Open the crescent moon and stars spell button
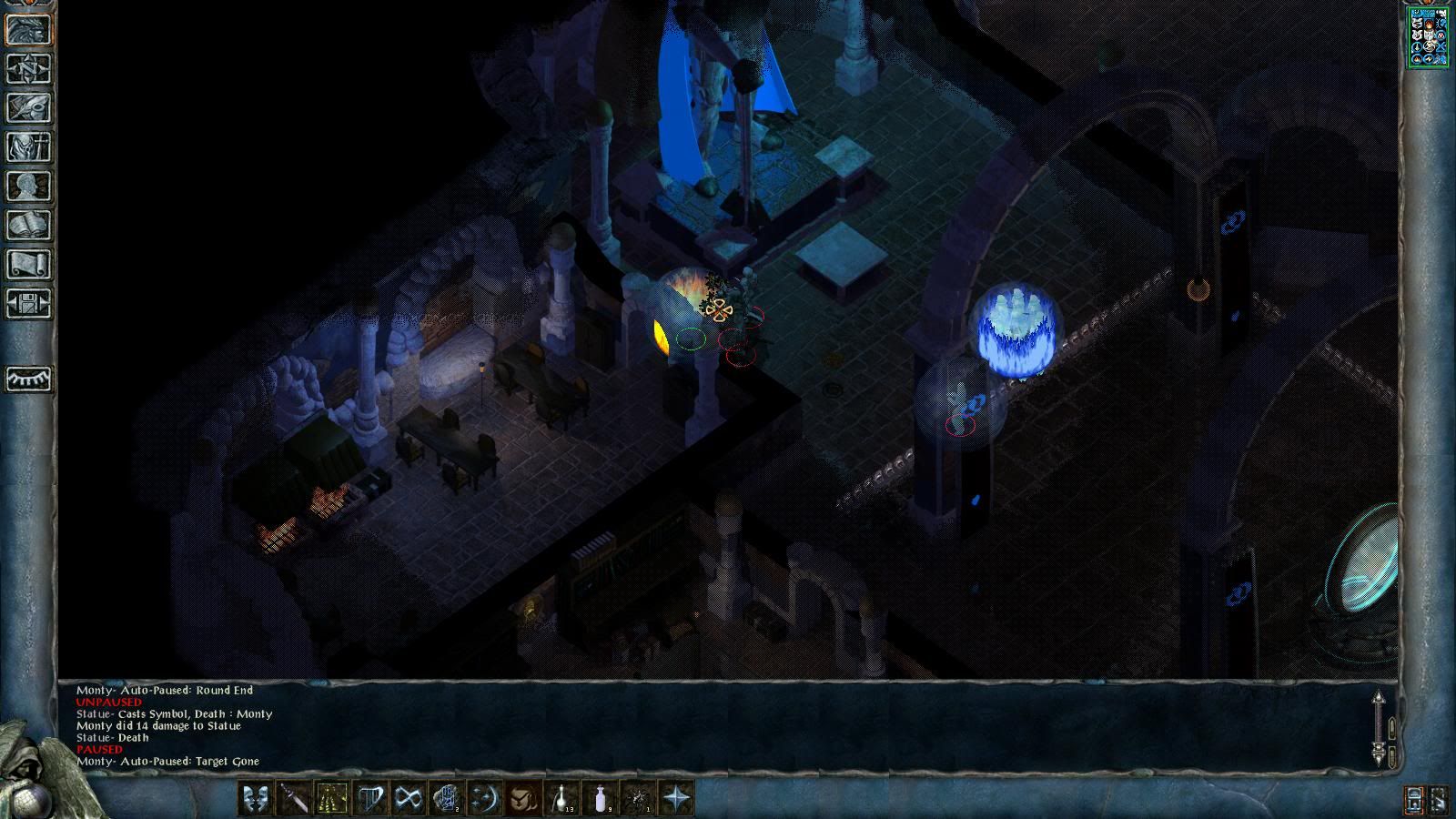The width and height of the screenshot is (1456, 819). pos(484,799)
